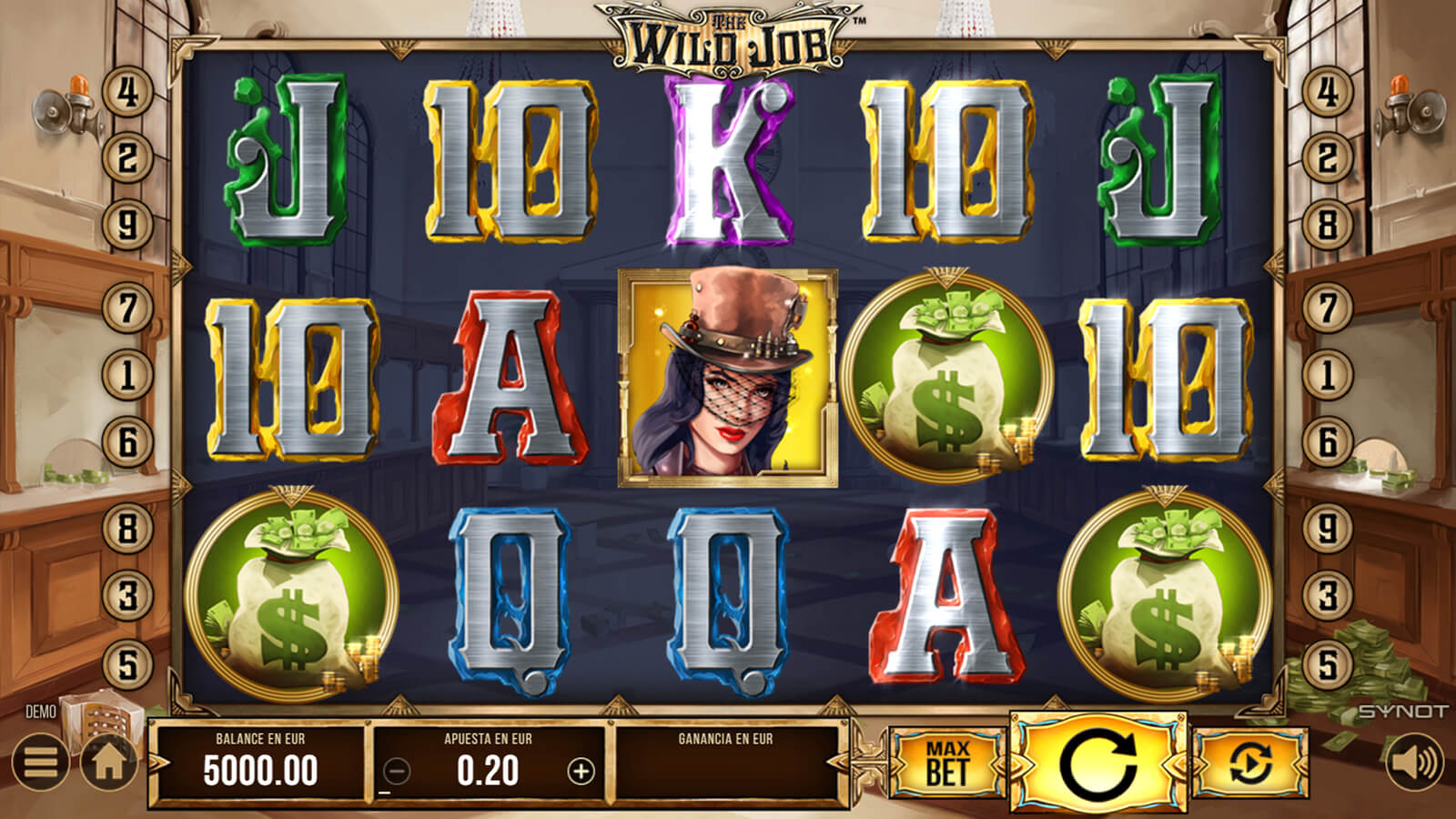1456x819 pixels.
Task: Set the wager with MAX BET
Action: 947,763
